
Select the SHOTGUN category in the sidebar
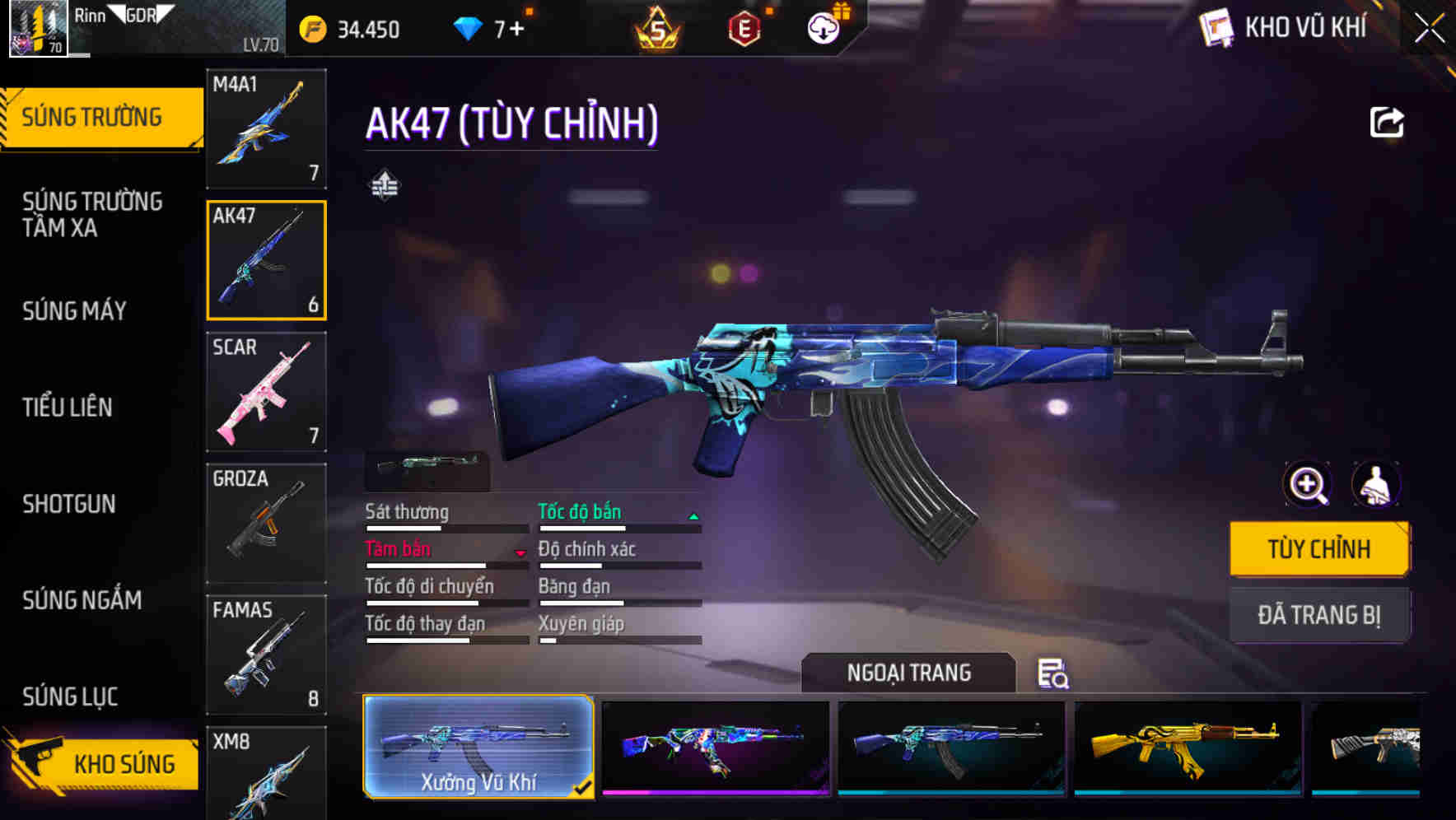coord(70,504)
